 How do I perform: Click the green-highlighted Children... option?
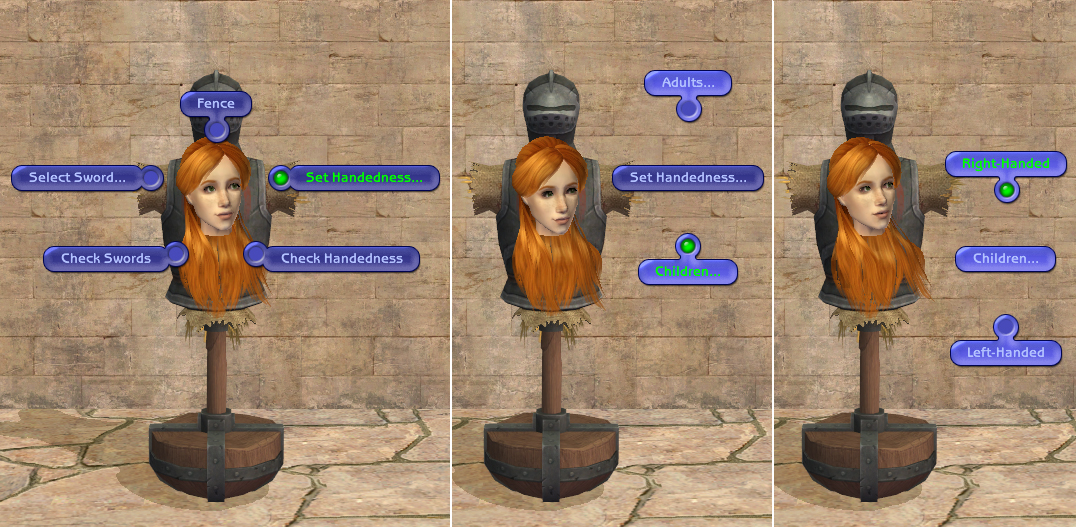(687, 271)
